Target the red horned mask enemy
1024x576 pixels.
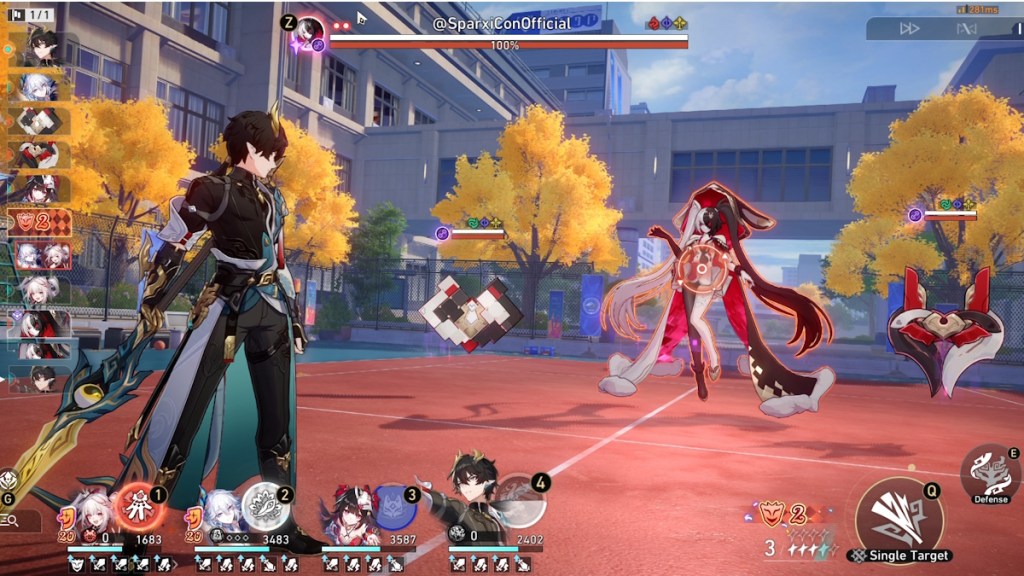click(943, 329)
